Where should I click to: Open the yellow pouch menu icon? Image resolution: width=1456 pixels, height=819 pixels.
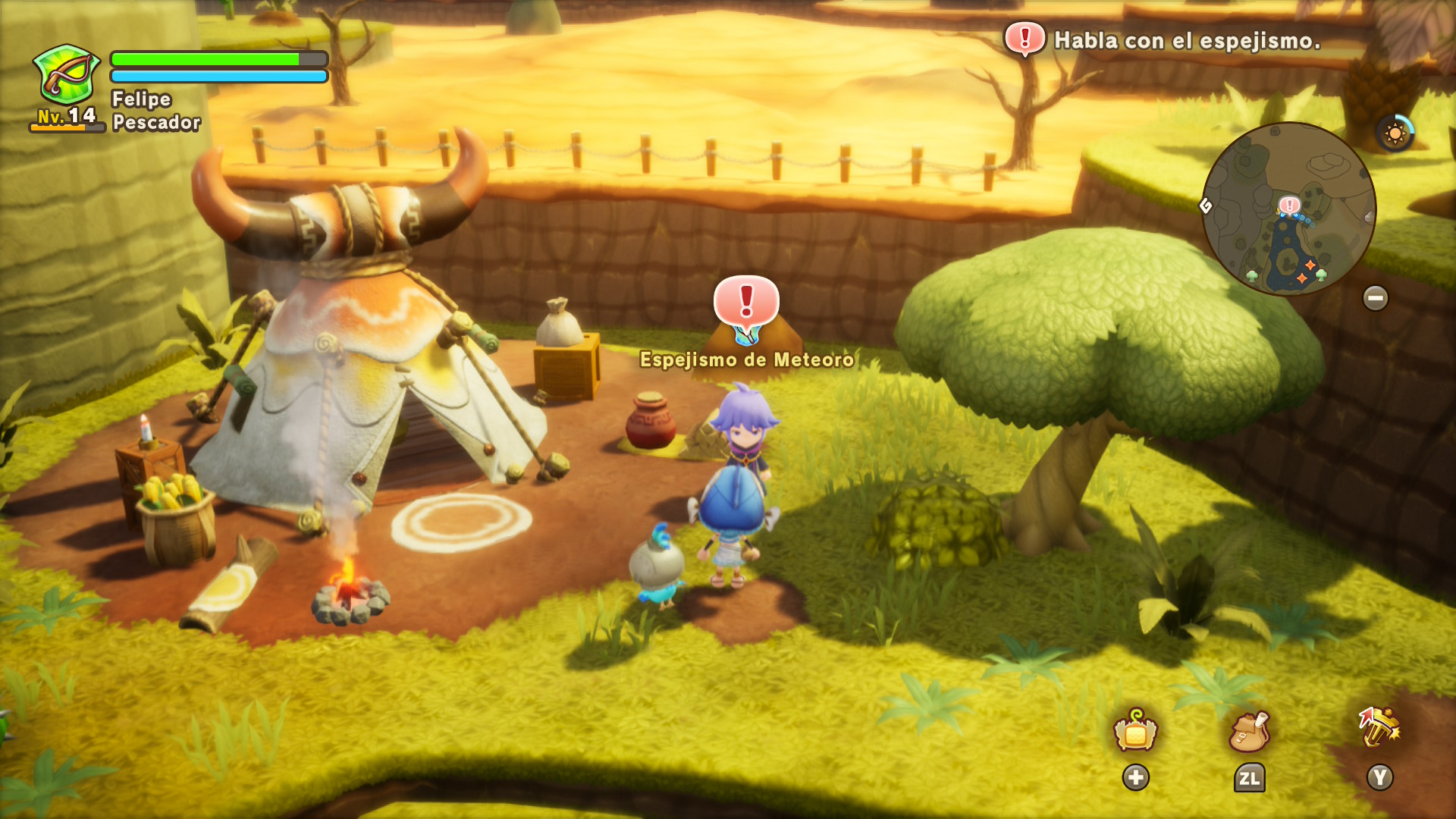(x=1135, y=731)
